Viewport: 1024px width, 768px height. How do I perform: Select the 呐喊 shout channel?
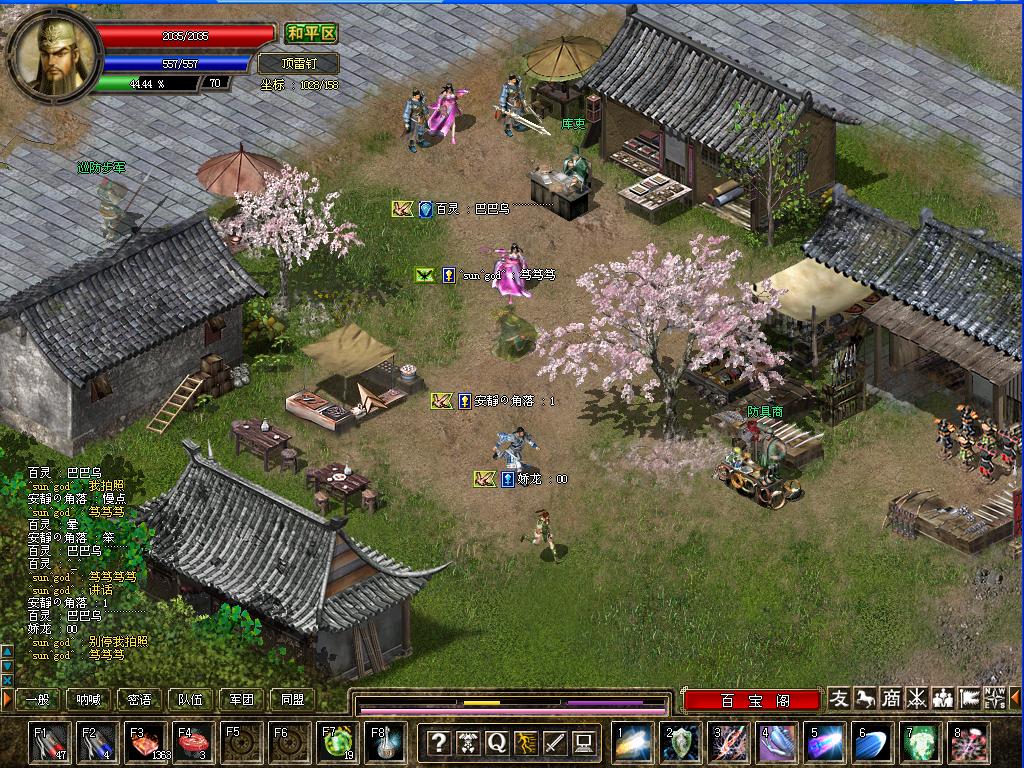click(89, 700)
